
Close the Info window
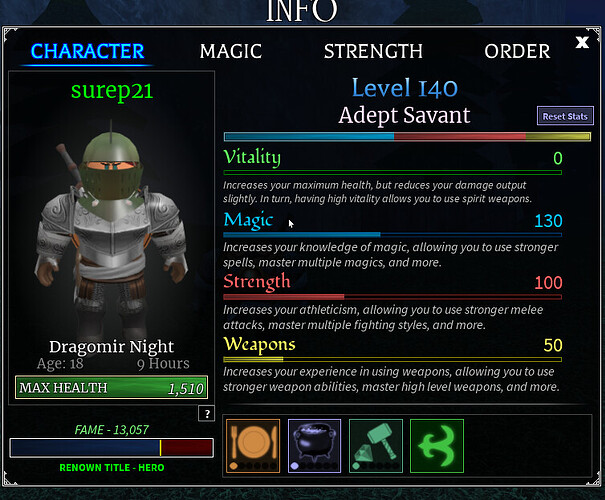(583, 42)
